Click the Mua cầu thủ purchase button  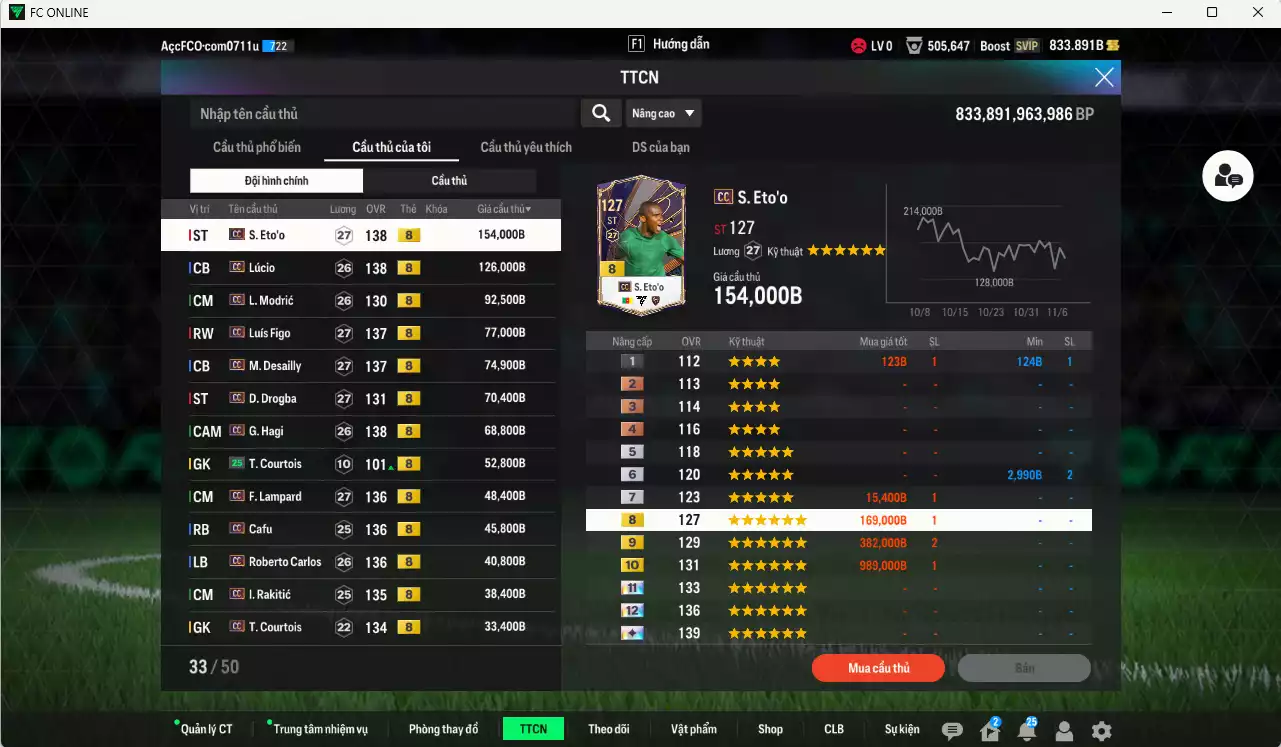pos(877,667)
